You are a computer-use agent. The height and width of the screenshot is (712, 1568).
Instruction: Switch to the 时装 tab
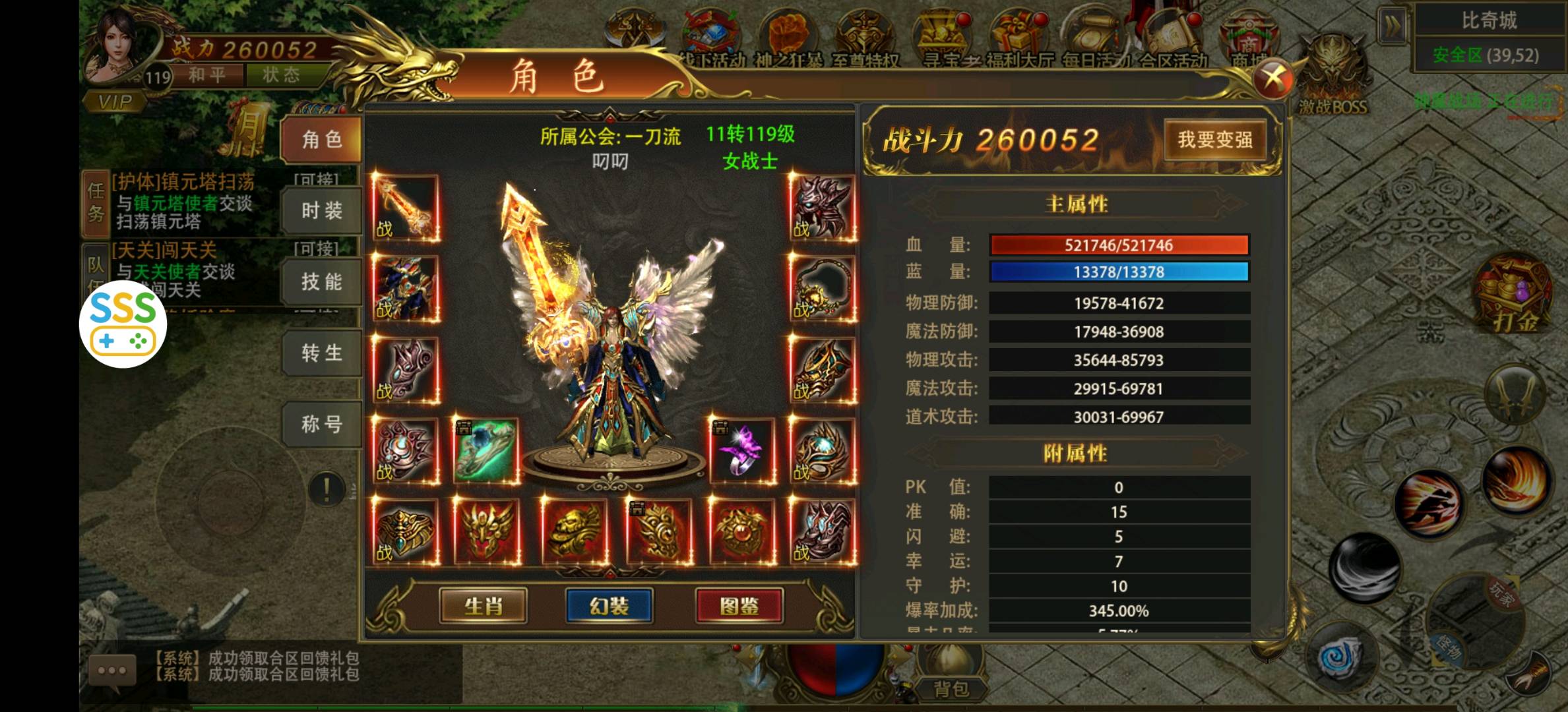click(322, 211)
